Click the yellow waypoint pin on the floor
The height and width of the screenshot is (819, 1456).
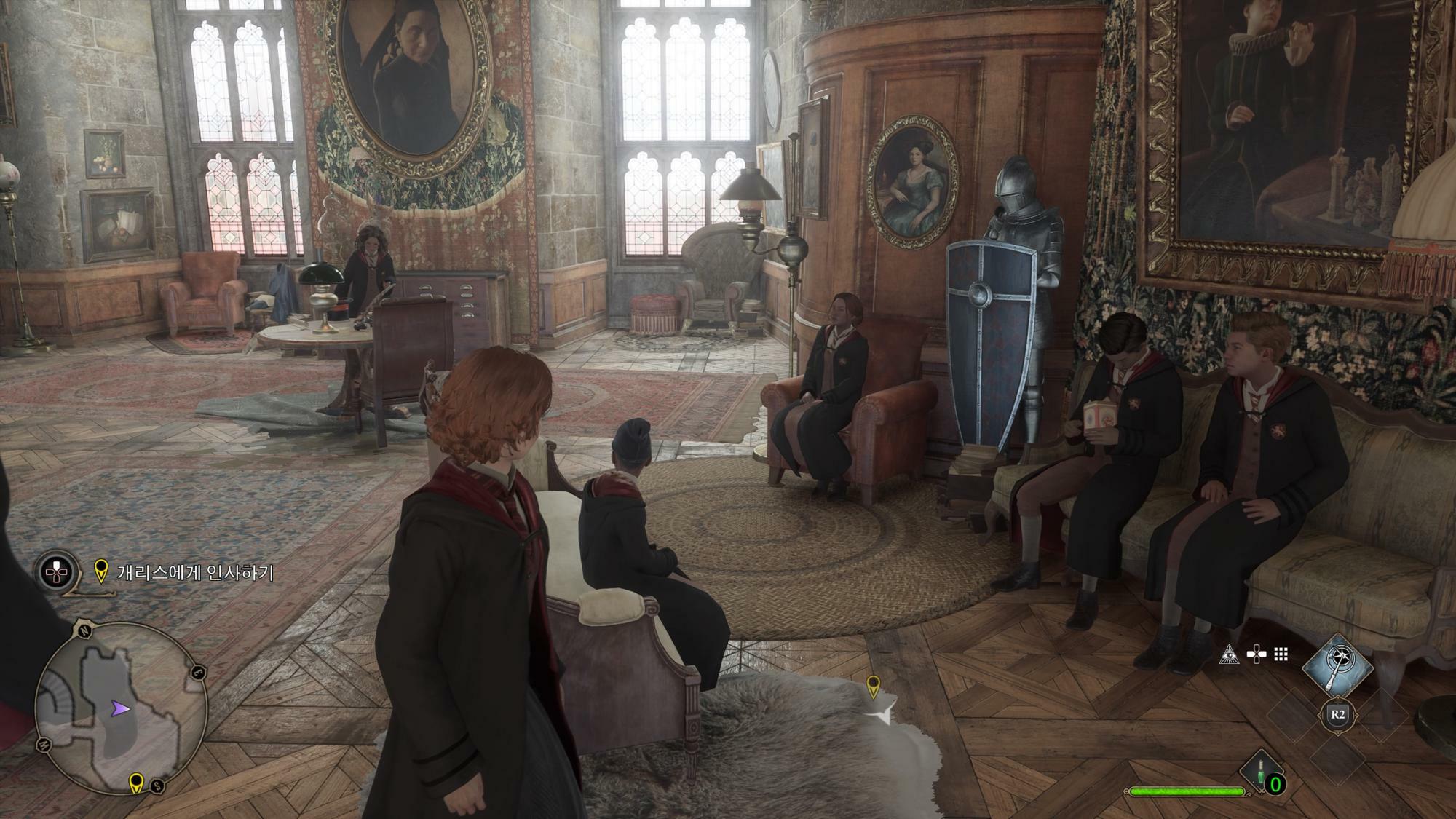point(872,685)
